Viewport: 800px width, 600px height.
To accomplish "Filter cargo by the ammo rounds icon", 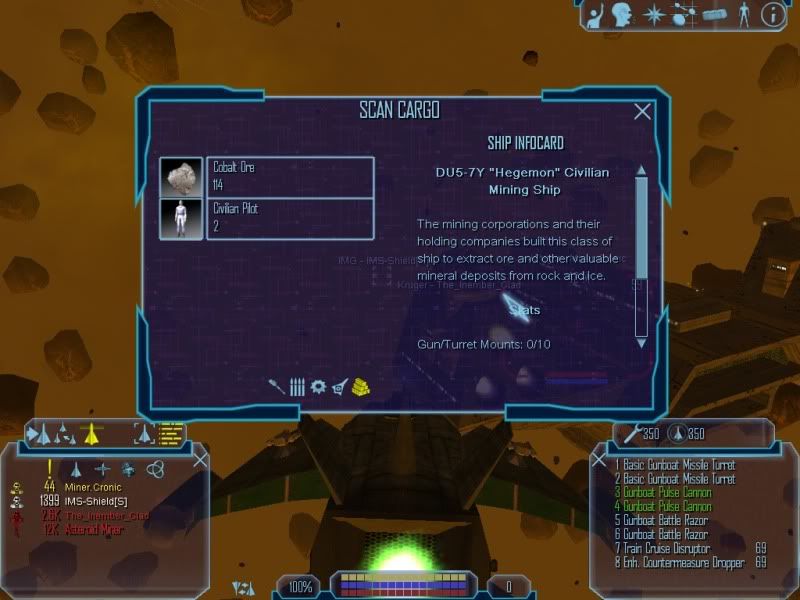I will point(297,386).
